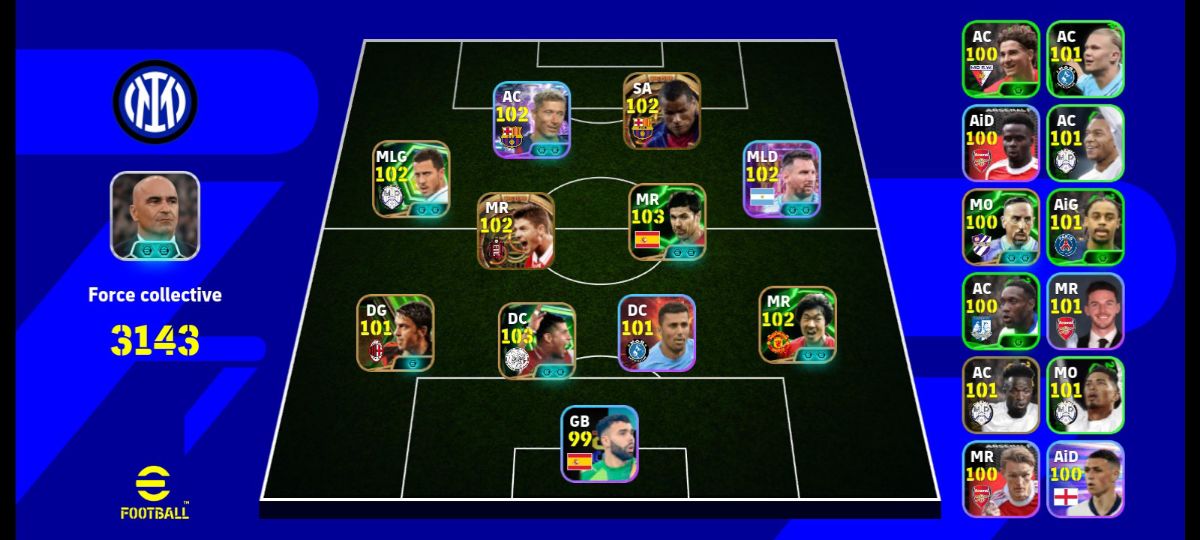Select the MR 103 midfielder with Spain flag
This screenshot has height=540, width=1200.
click(x=667, y=222)
